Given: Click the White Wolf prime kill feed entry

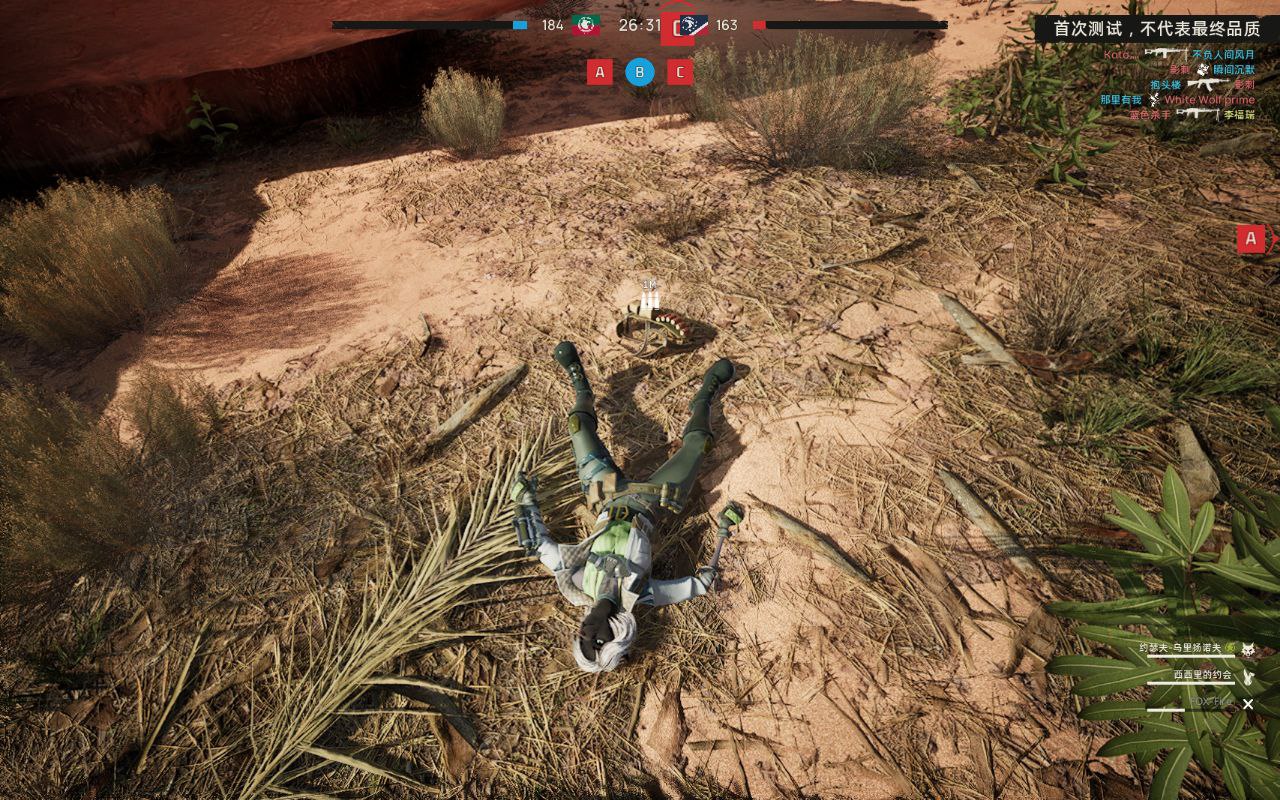Looking at the screenshot, I should pos(1208,100).
